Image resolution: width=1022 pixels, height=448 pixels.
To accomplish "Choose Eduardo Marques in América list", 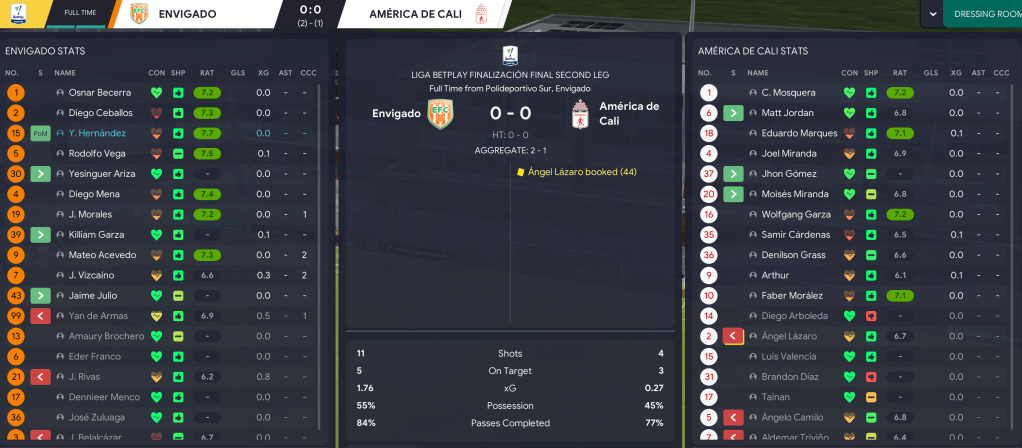I will click(789, 133).
